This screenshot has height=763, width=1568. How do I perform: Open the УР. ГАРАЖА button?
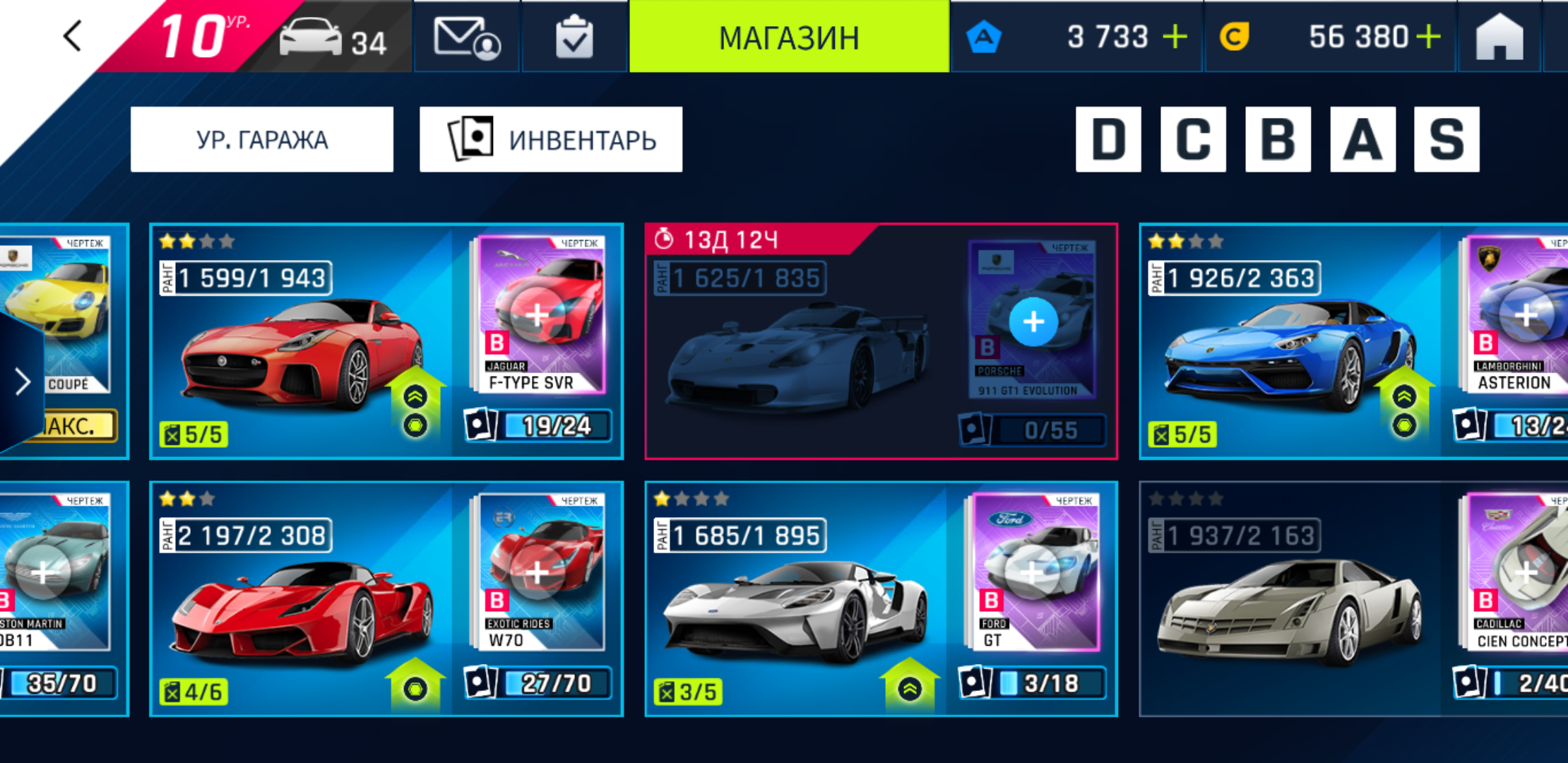click(x=262, y=140)
